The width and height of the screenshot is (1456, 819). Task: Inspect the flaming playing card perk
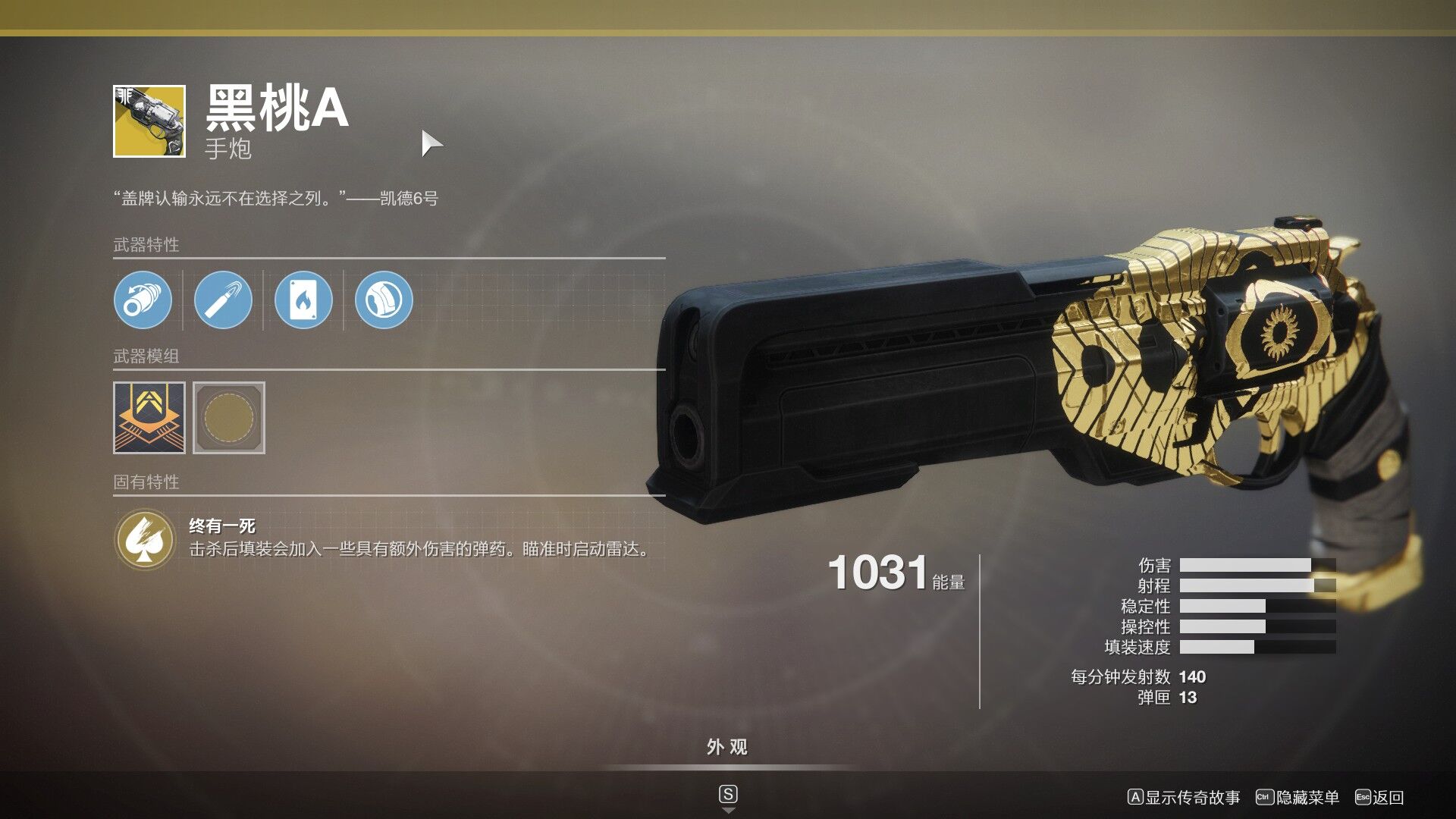[303, 300]
